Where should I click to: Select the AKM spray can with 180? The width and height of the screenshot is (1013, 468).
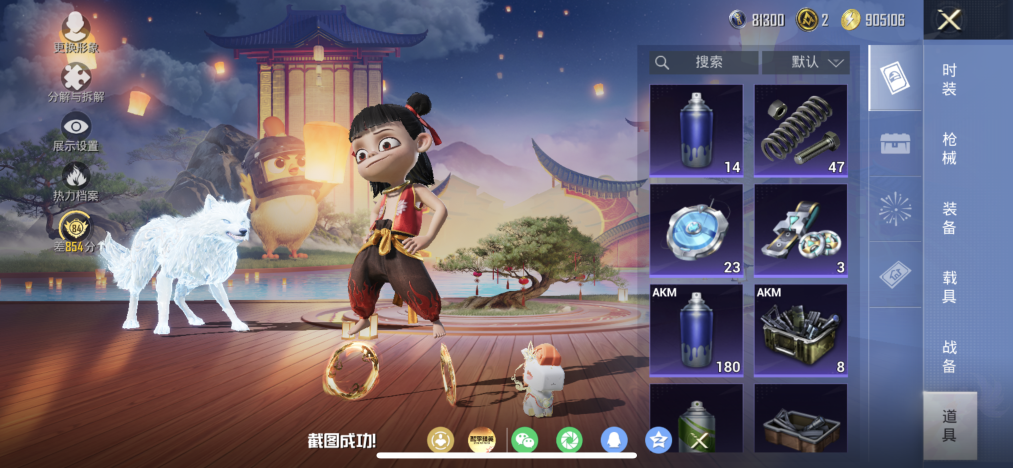tap(696, 329)
